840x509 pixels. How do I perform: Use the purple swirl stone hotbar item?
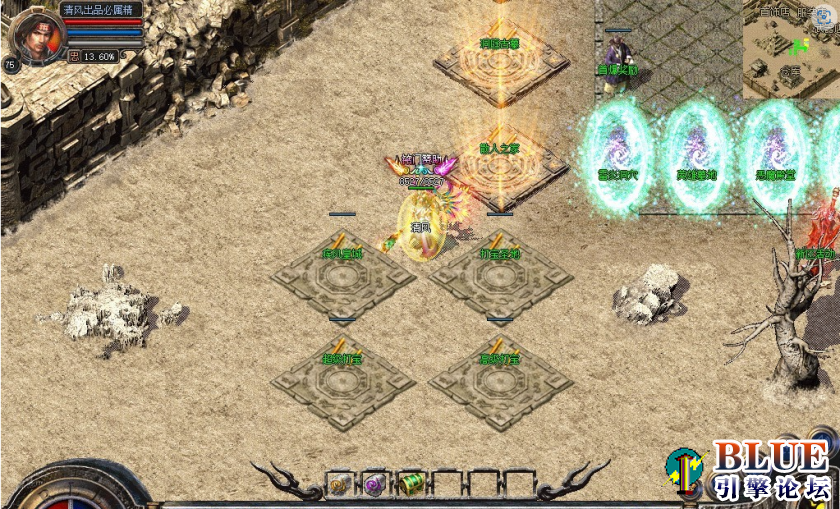pos(375,484)
